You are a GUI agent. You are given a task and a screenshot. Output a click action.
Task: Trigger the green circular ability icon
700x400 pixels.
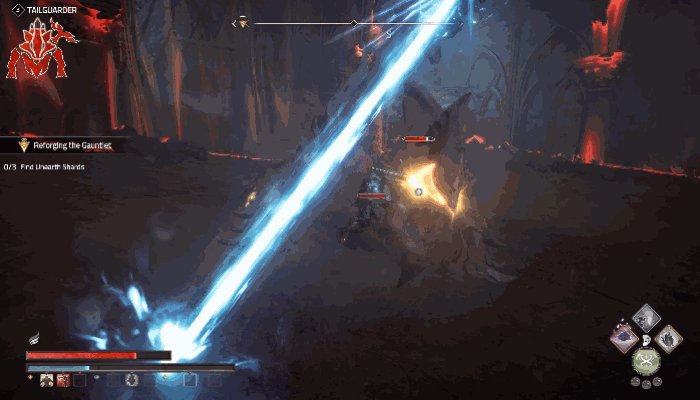pos(646,361)
